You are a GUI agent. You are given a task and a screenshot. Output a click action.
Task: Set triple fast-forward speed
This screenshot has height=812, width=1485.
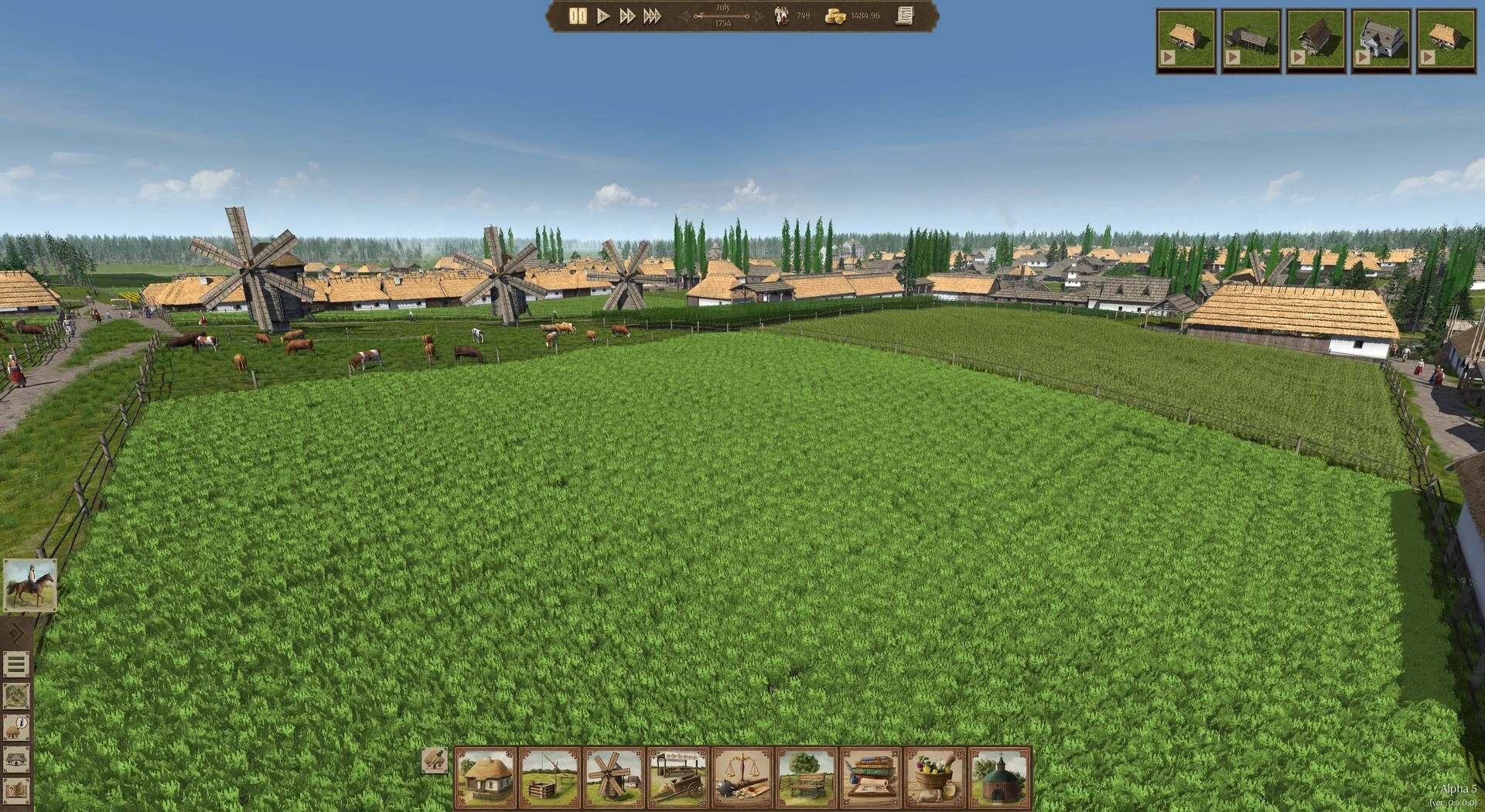click(653, 16)
